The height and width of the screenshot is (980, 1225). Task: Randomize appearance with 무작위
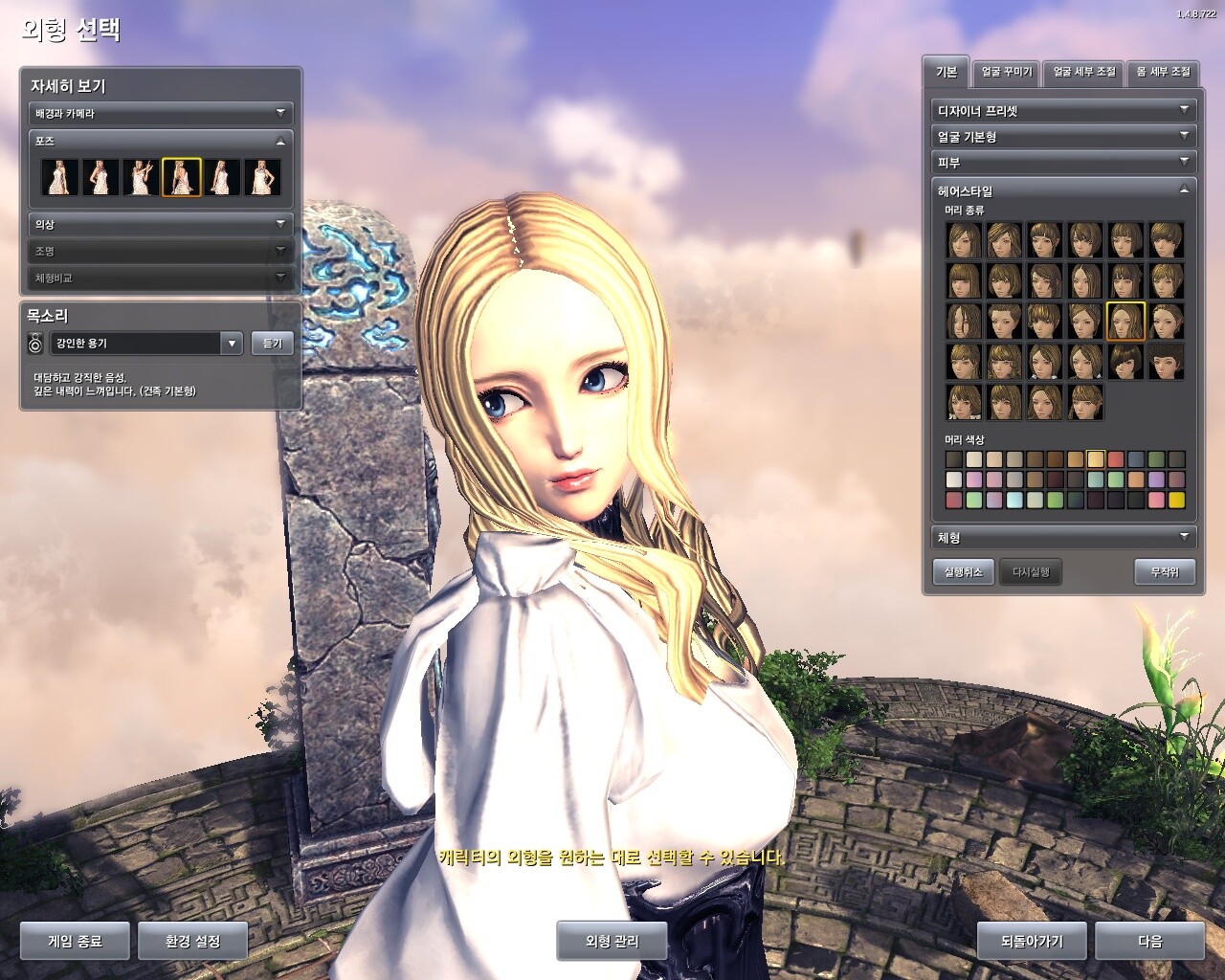1165,572
